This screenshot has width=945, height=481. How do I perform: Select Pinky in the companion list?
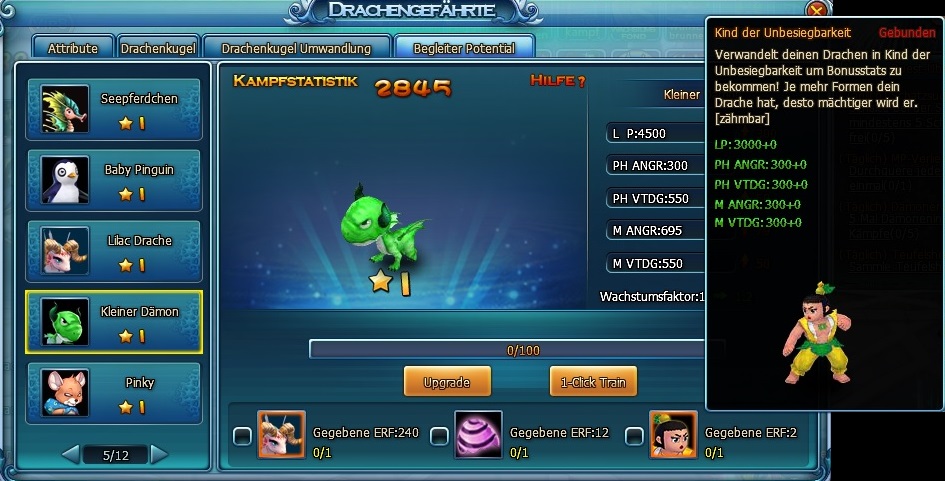click(113, 393)
